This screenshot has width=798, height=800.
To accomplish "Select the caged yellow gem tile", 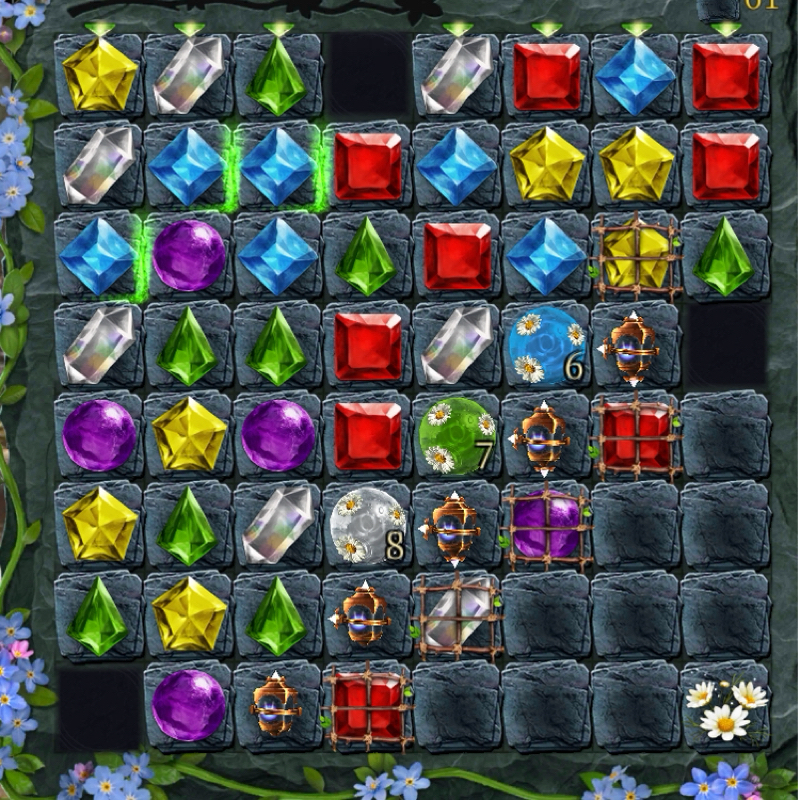I will (x=636, y=257).
